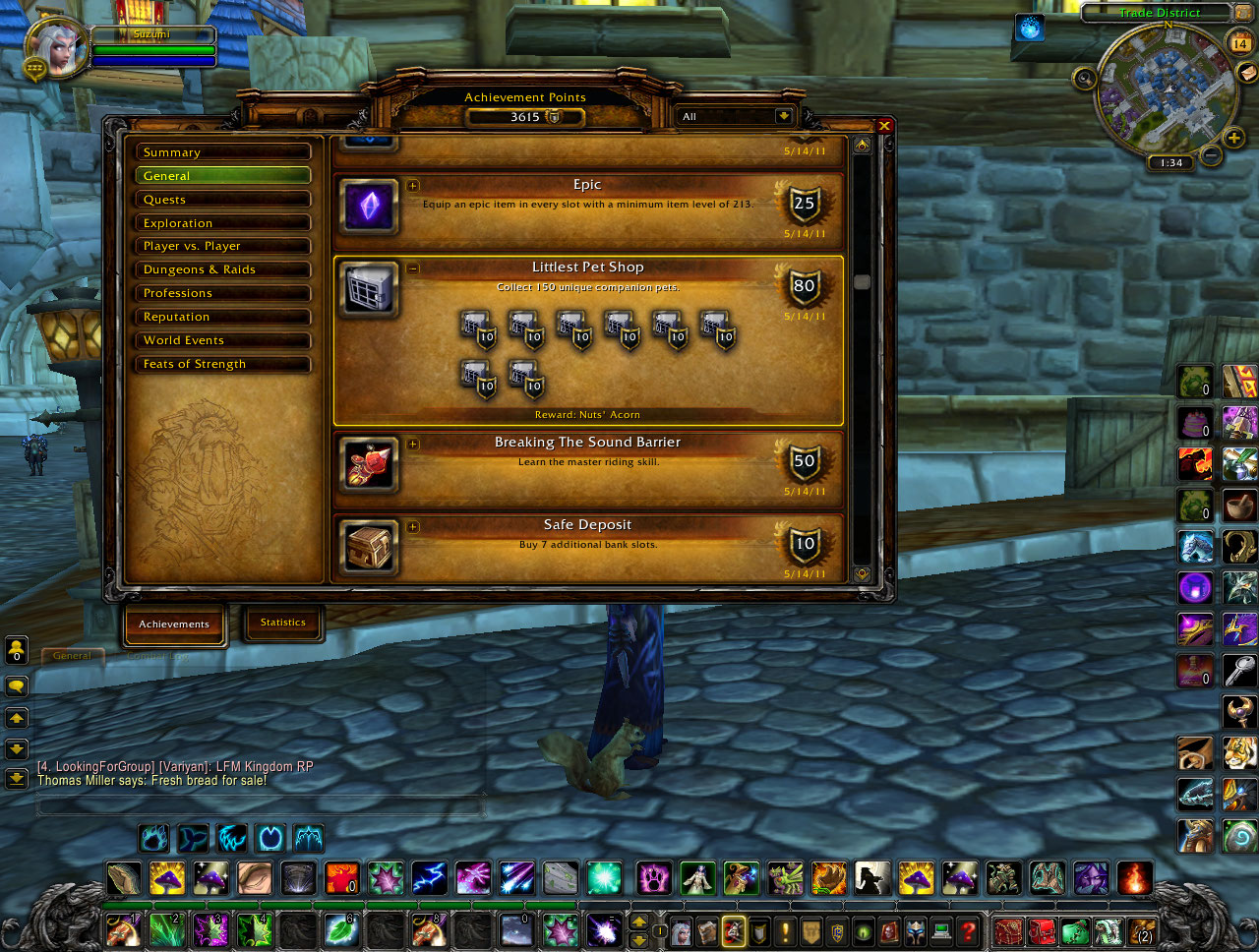1259x952 pixels.
Task: Click the Safe Deposit chest icon
Action: pos(368,547)
